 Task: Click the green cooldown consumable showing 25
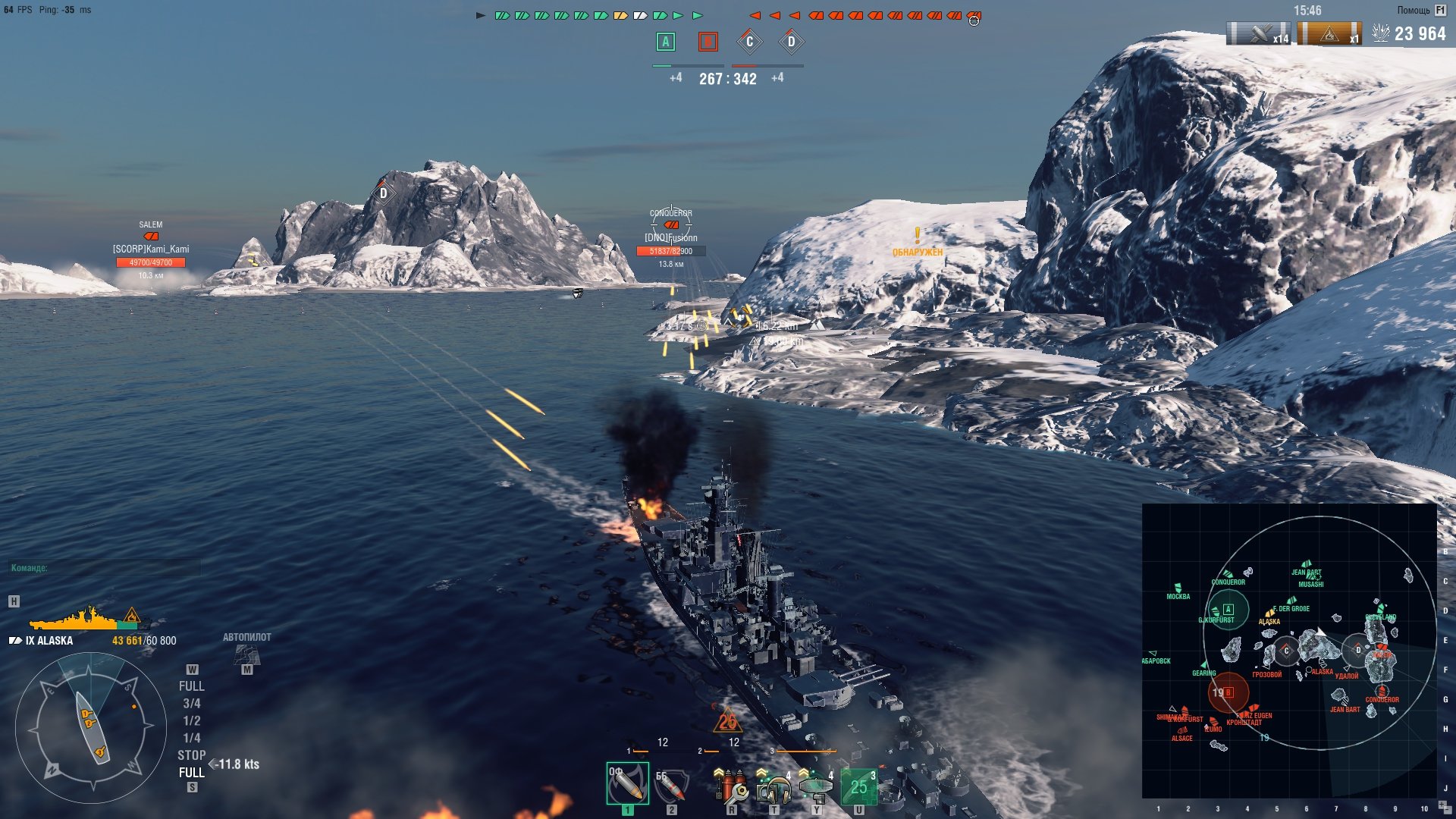point(858,787)
